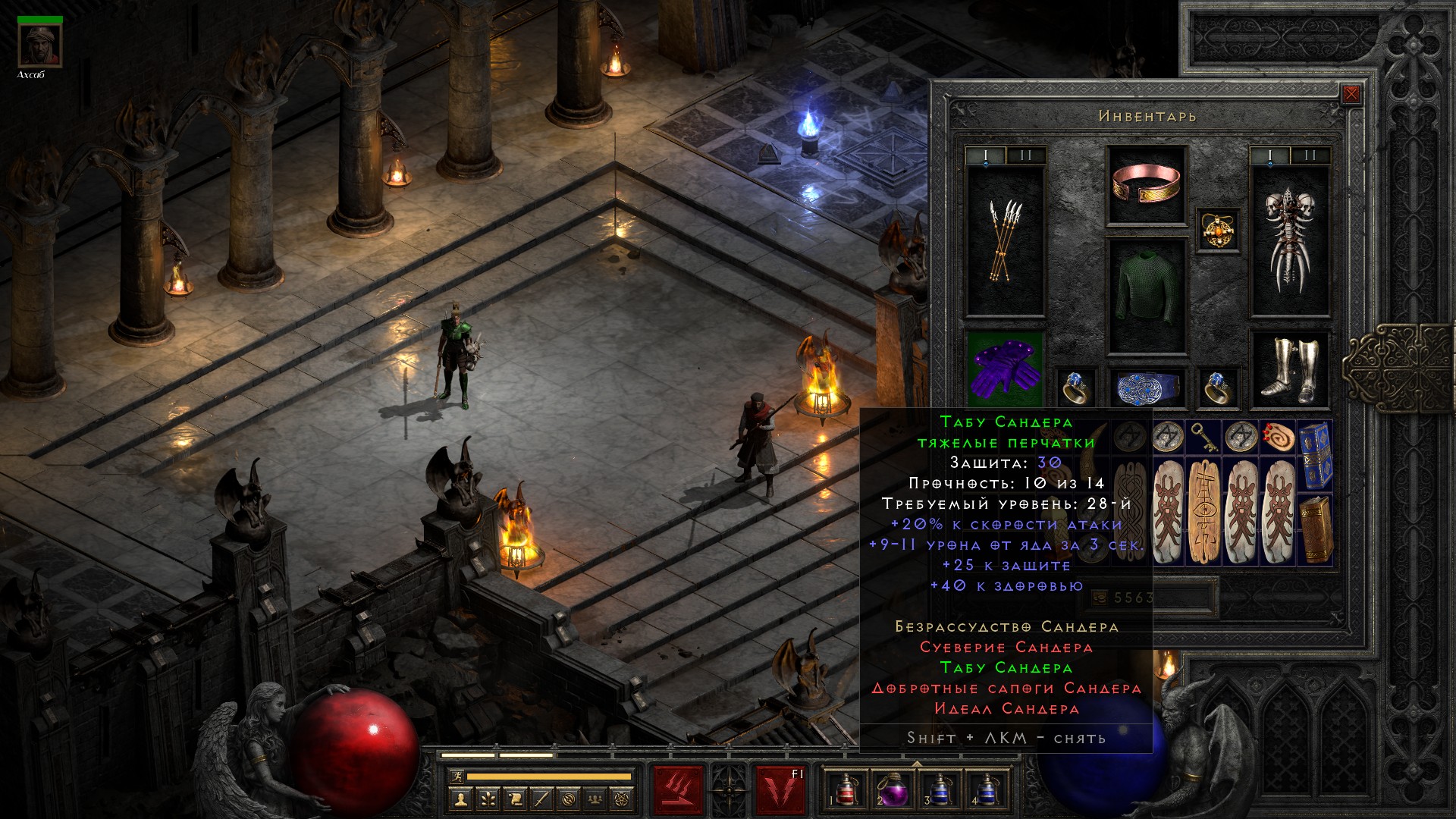Select the skull-and-bone shield slot
The width and height of the screenshot is (1456, 819).
pyautogui.click(x=1289, y=240)
